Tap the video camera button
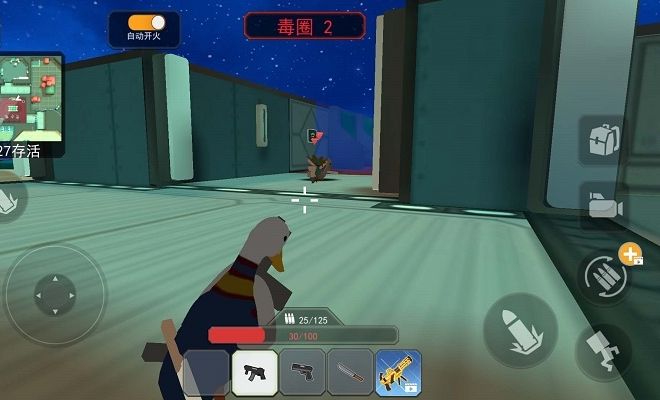Screen dimensions: 660x400 tap(603, 205)
